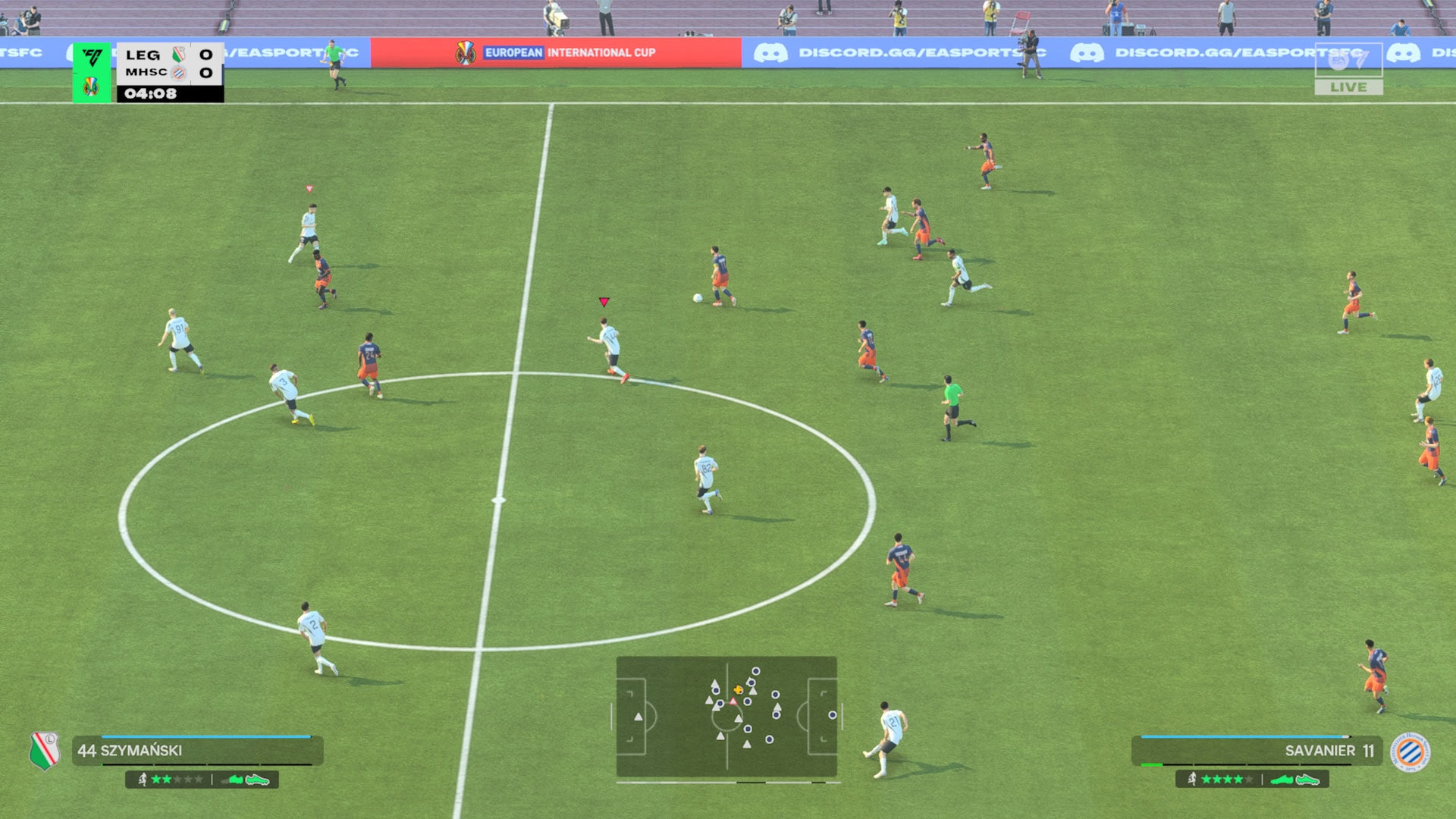Click the LIVE broadcast badge

click(x=1348, y=87)
